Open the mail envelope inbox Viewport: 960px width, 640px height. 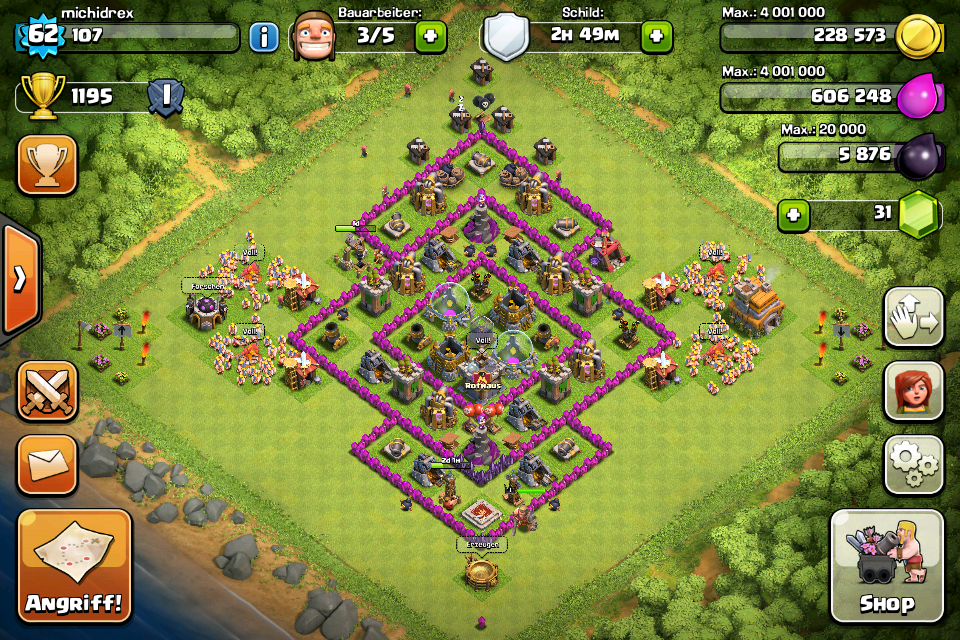[x=47, y=465]
